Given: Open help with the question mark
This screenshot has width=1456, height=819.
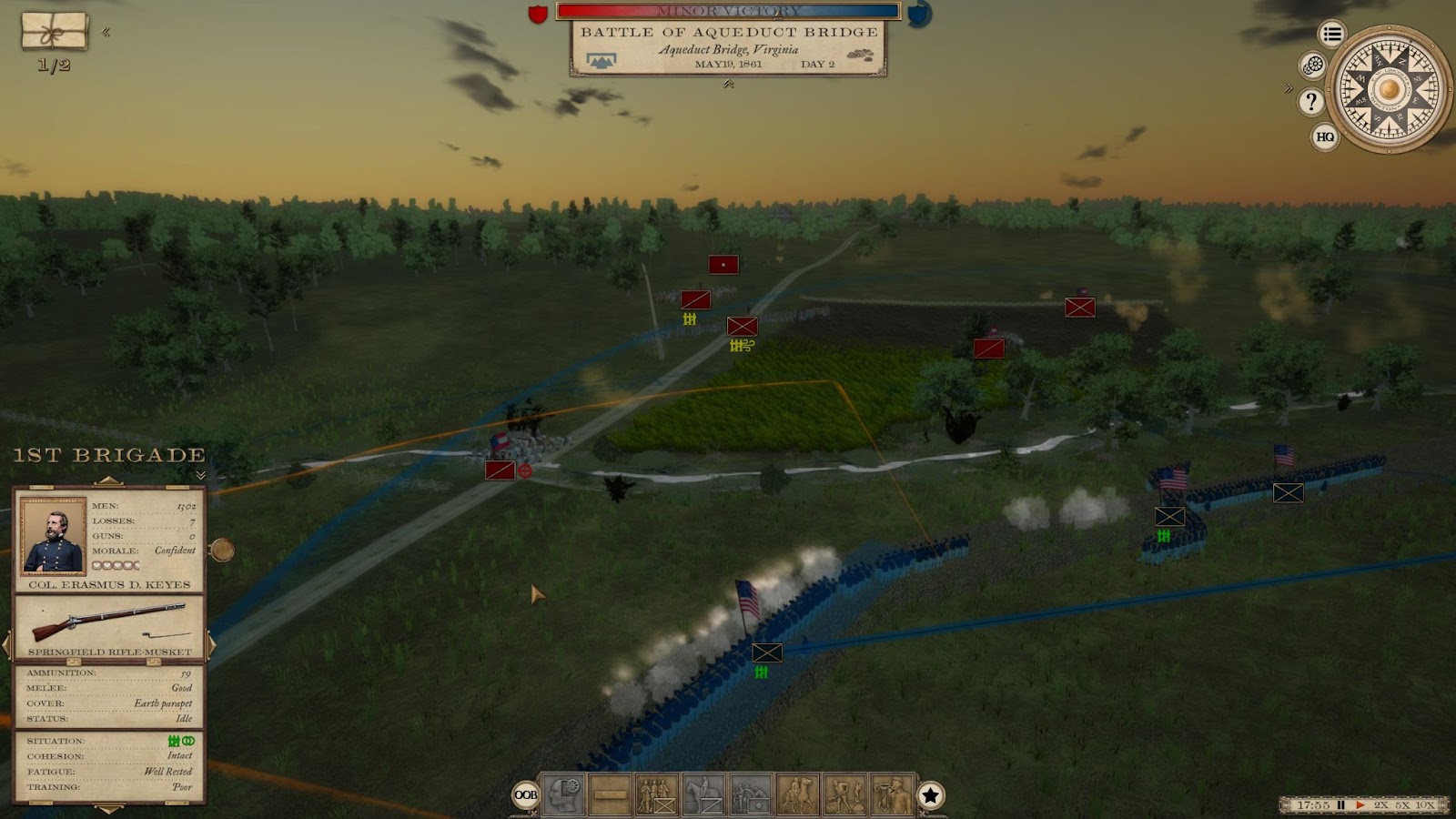Looking at the screenshot, I should tap(1311, 101).
